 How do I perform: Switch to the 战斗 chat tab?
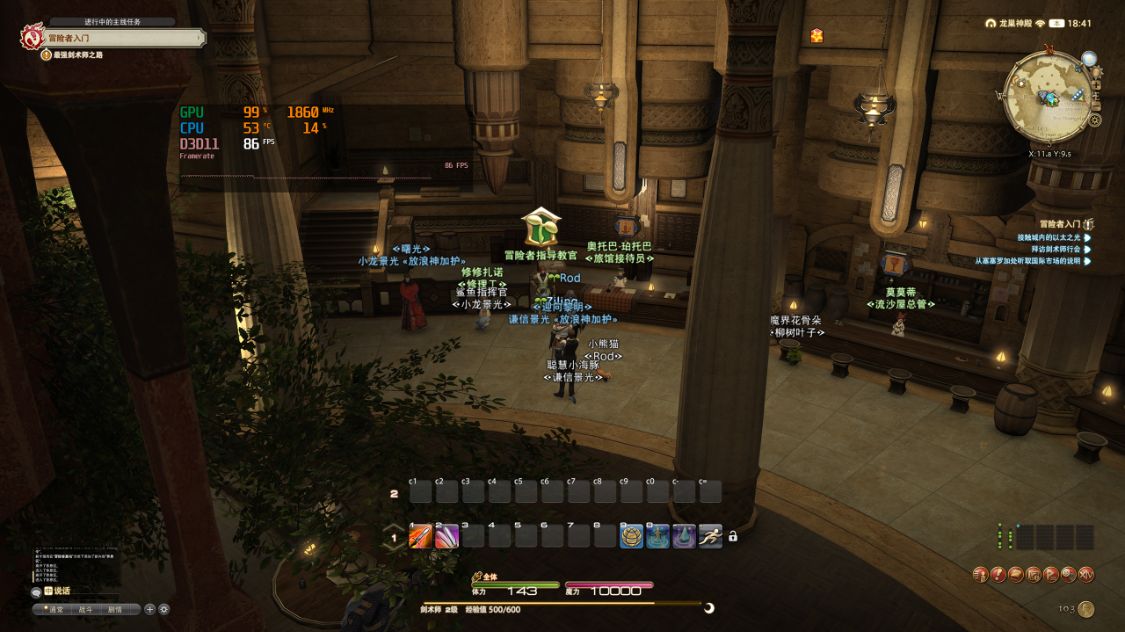pyautogui.click(x=86, y=609)
